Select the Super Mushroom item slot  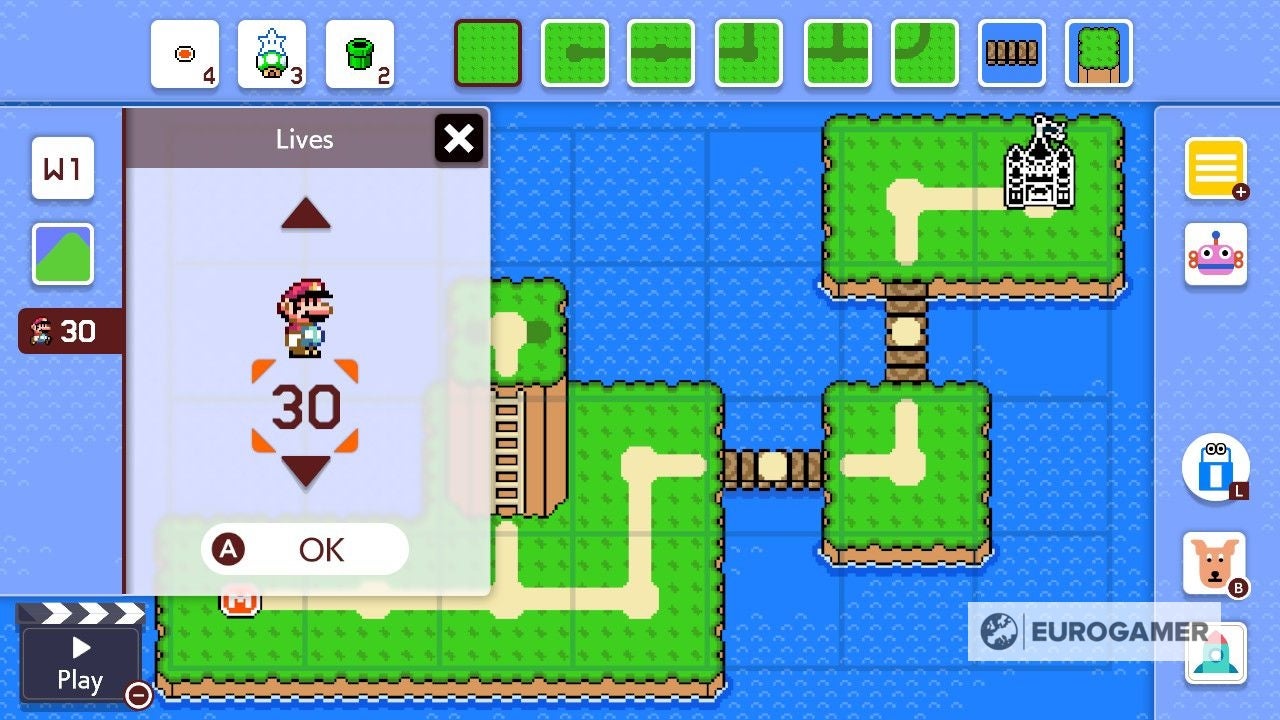[184, 55]
